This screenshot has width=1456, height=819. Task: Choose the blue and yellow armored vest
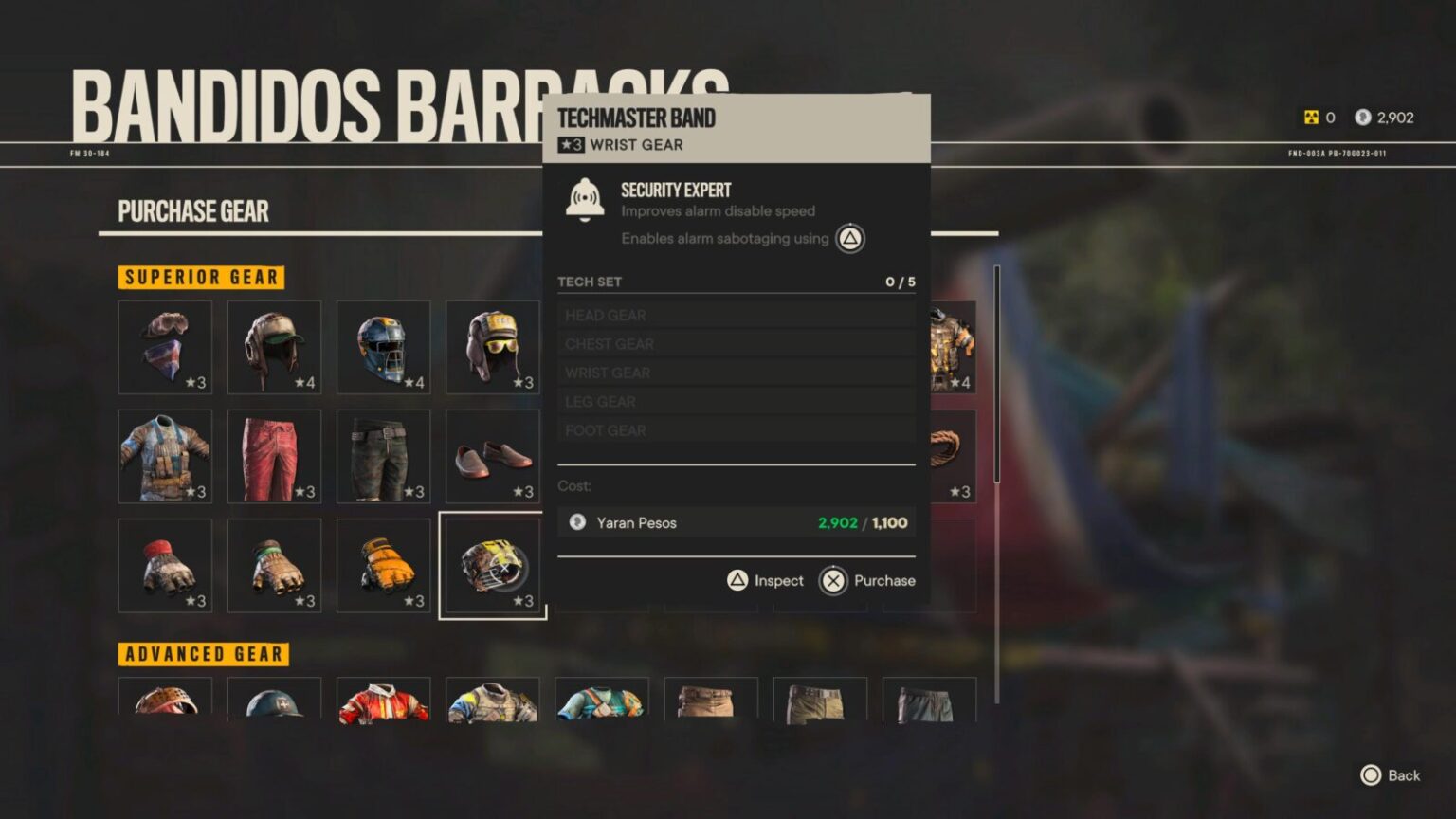[492, 701]
